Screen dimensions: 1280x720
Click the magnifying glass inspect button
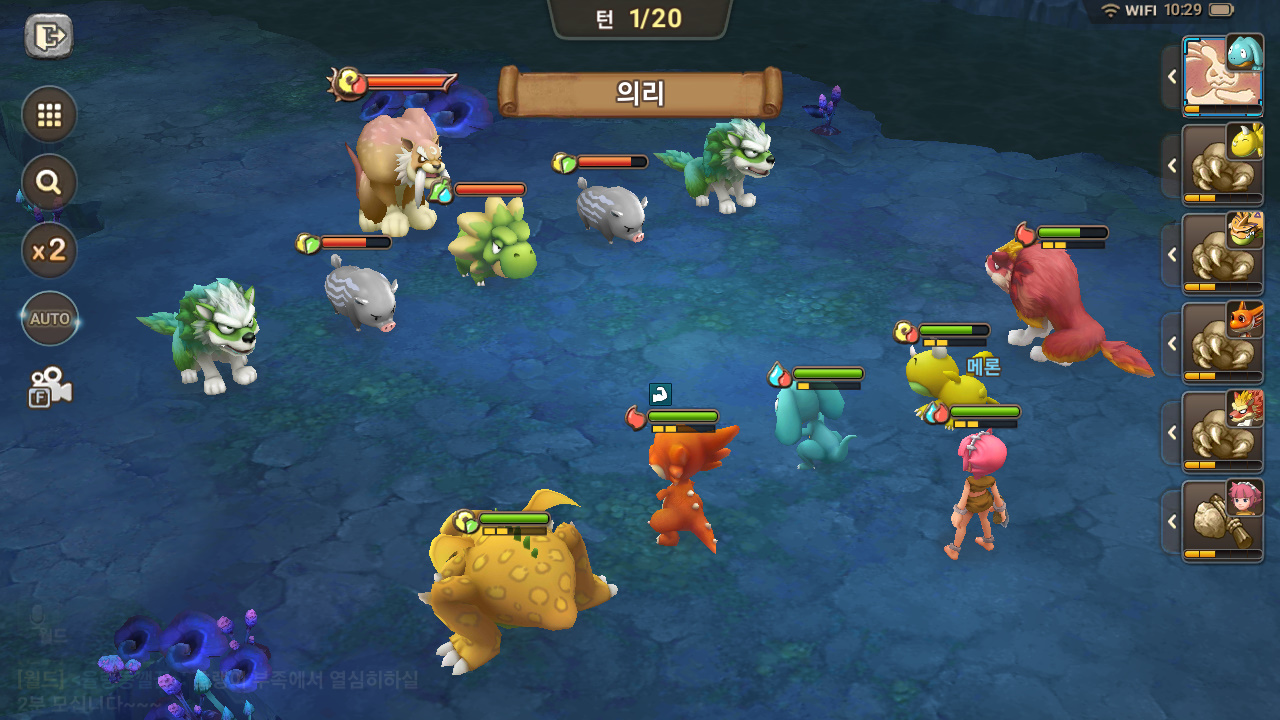click(x=49, y=182)
